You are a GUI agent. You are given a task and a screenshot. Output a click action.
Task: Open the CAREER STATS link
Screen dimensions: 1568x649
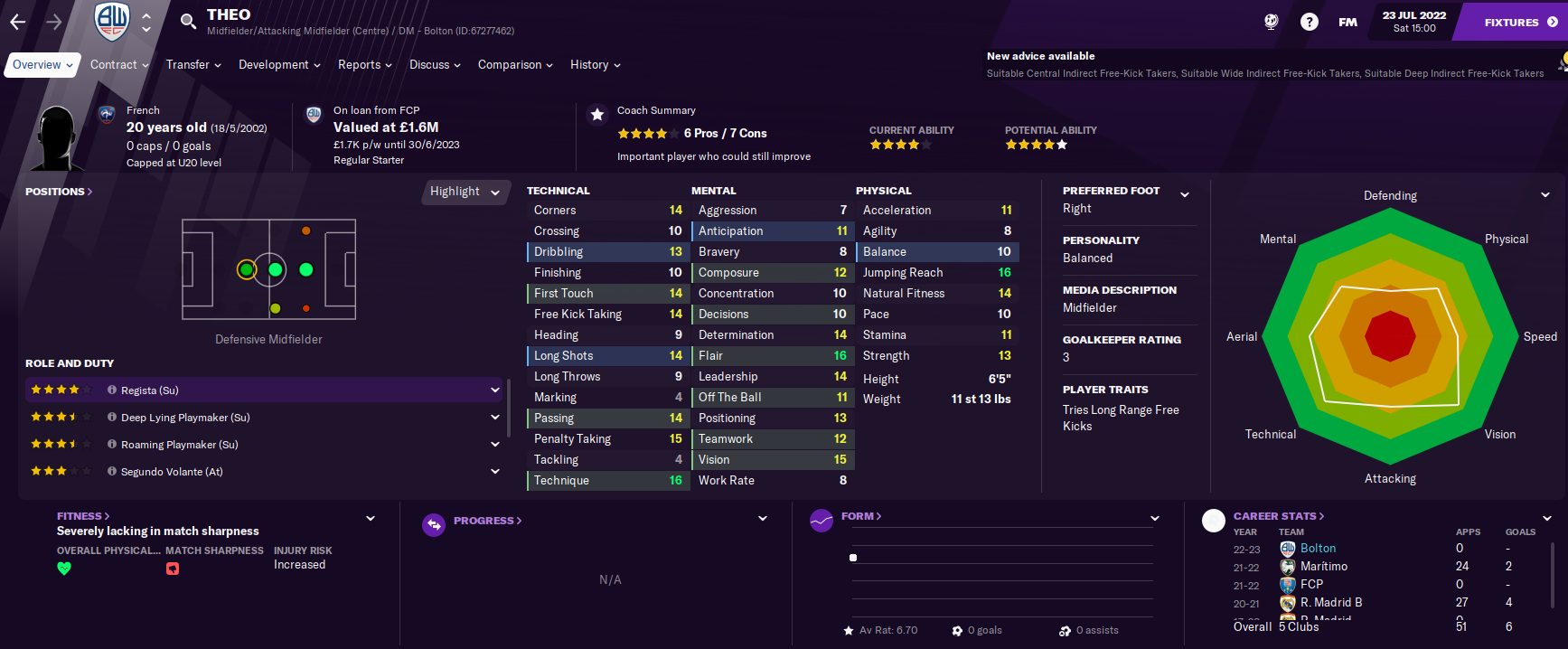point(1279,516)
